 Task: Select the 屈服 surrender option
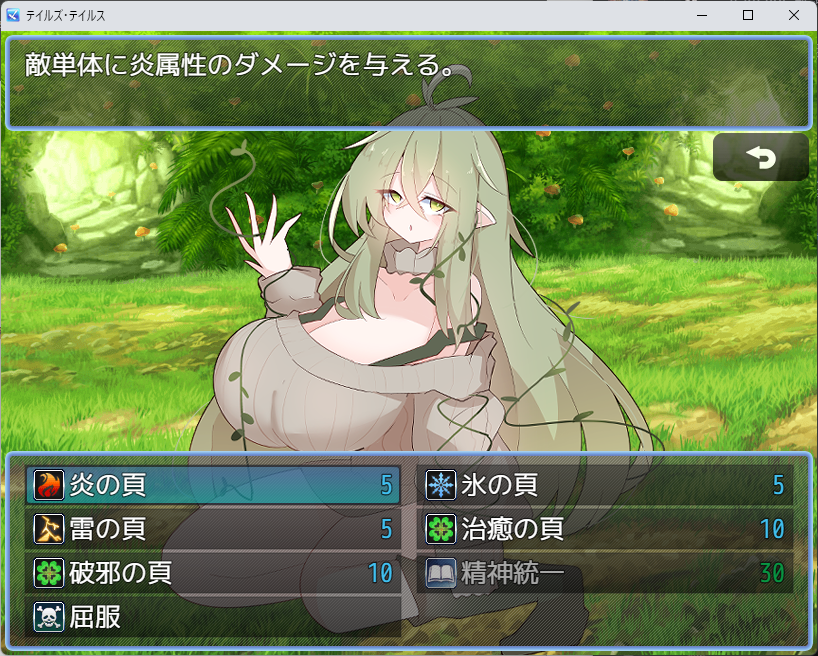pos(213,617)
